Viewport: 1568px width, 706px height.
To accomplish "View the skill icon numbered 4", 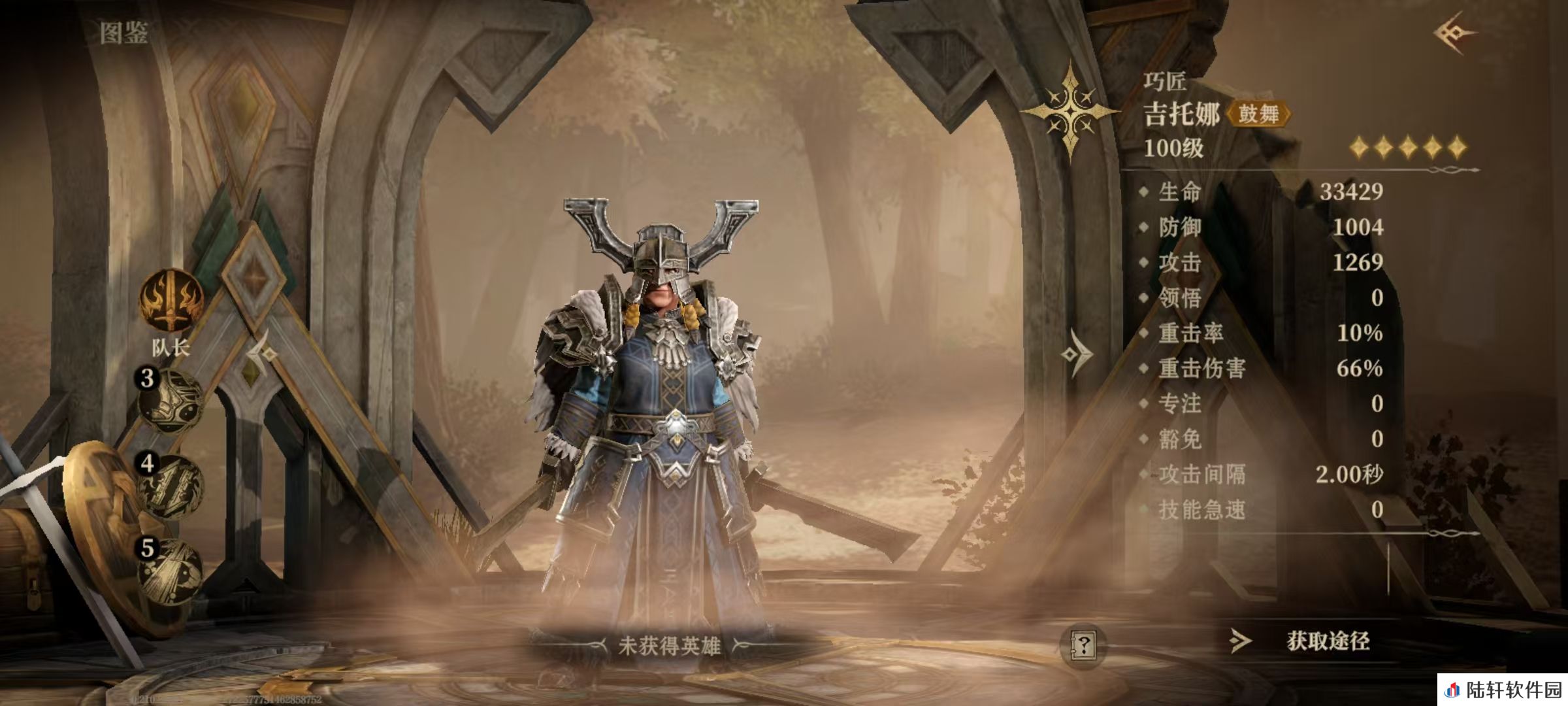I will 171,486.
